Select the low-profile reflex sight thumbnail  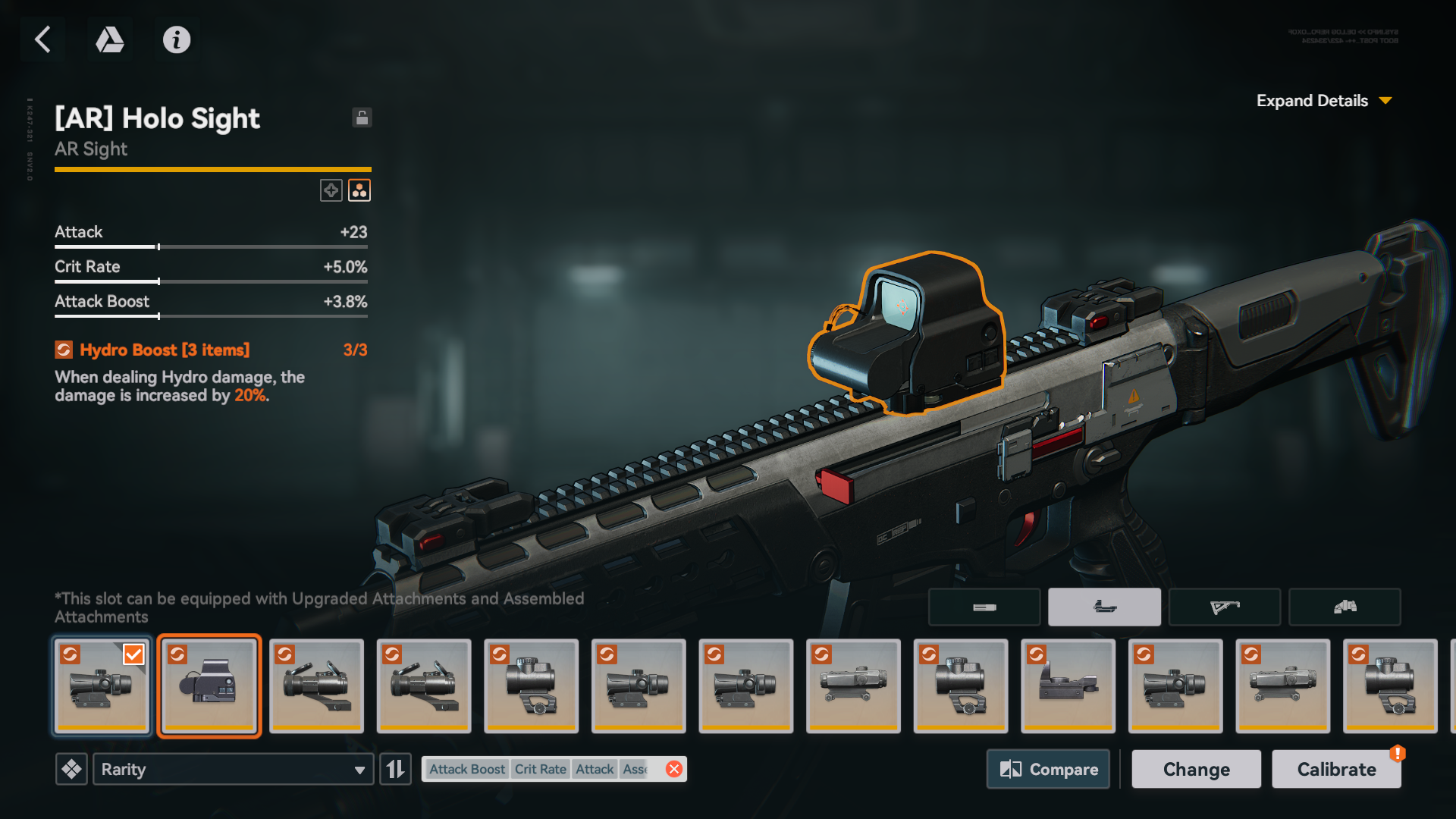click(x=1068, y=686)
